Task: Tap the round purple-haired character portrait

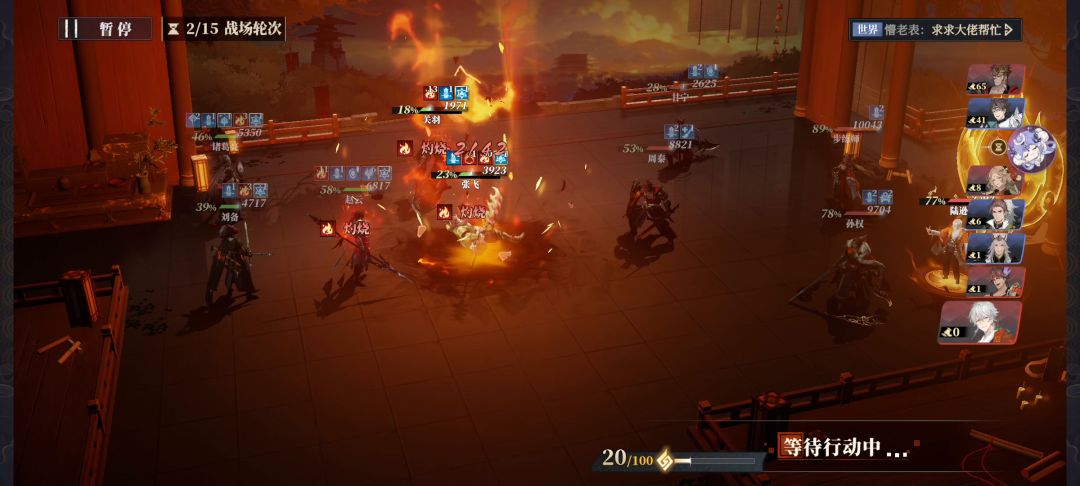Action: [1030, 148]
